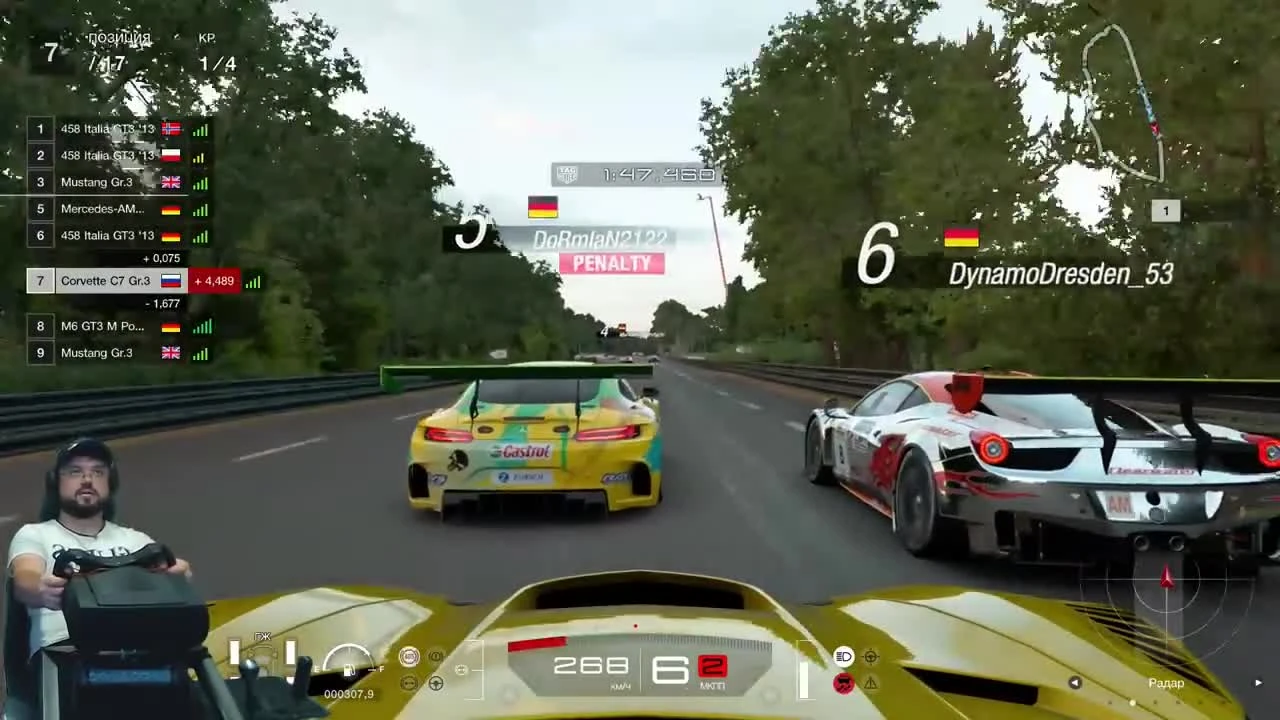Click the Радар label near the radar
The image size is (1280, 720).
(1164, 683)
